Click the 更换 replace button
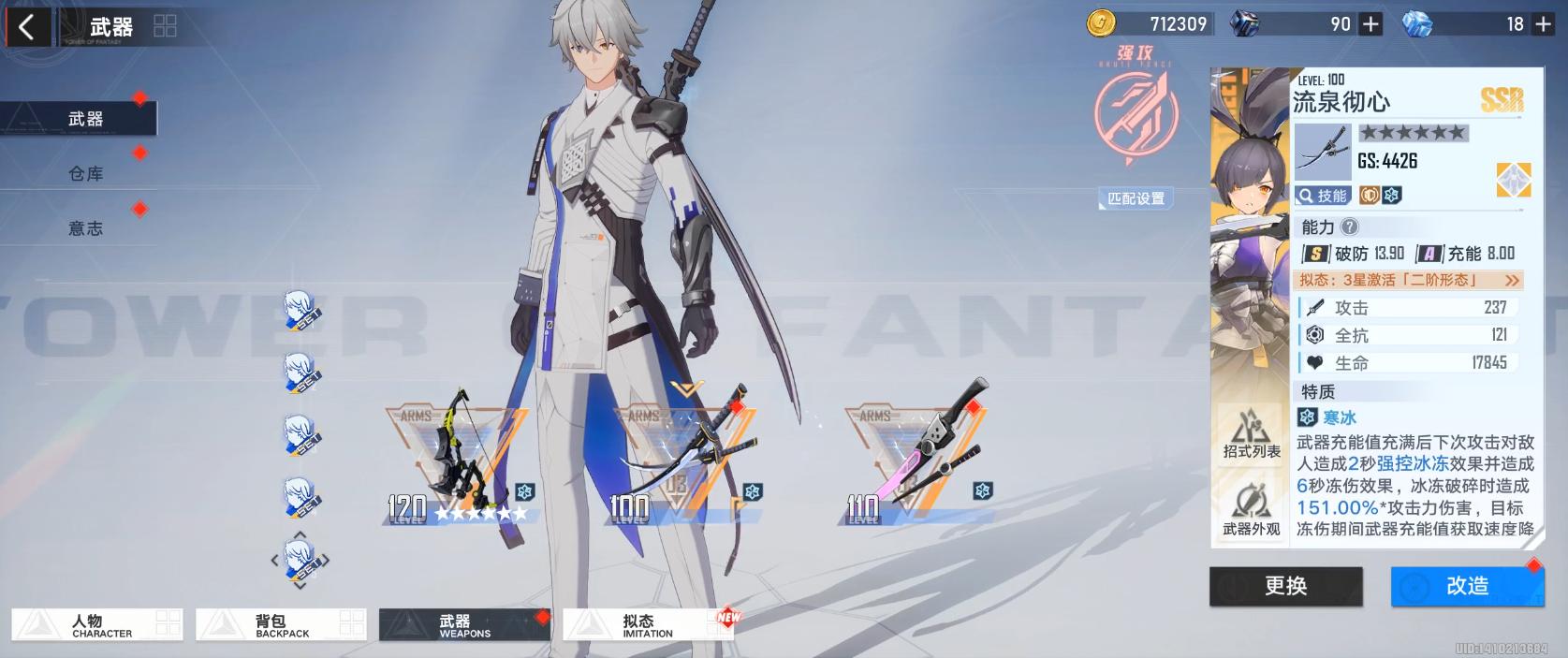The image size is (1568, 658). [1285, 586]
